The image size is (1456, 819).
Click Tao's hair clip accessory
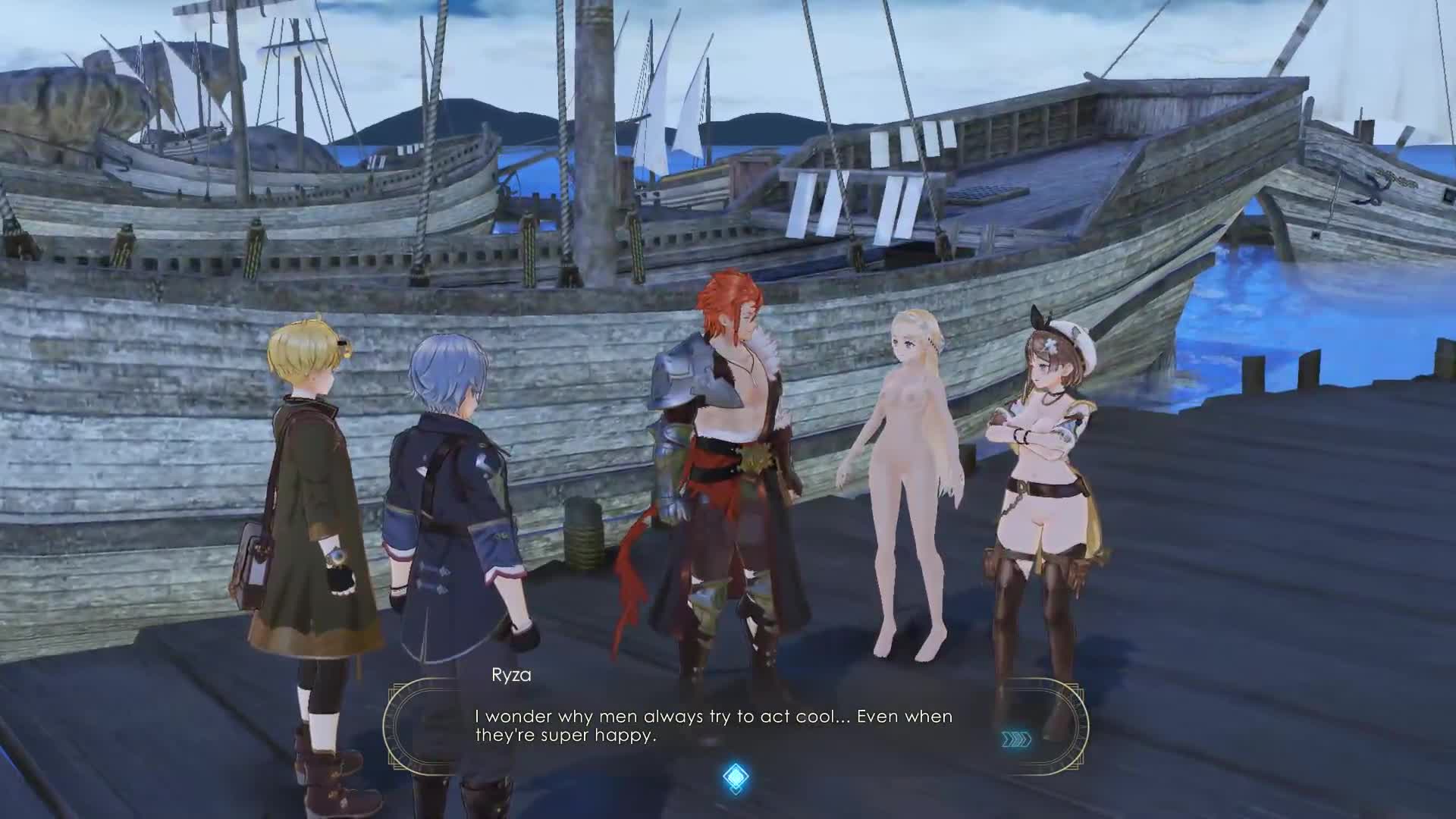[341, 343]
